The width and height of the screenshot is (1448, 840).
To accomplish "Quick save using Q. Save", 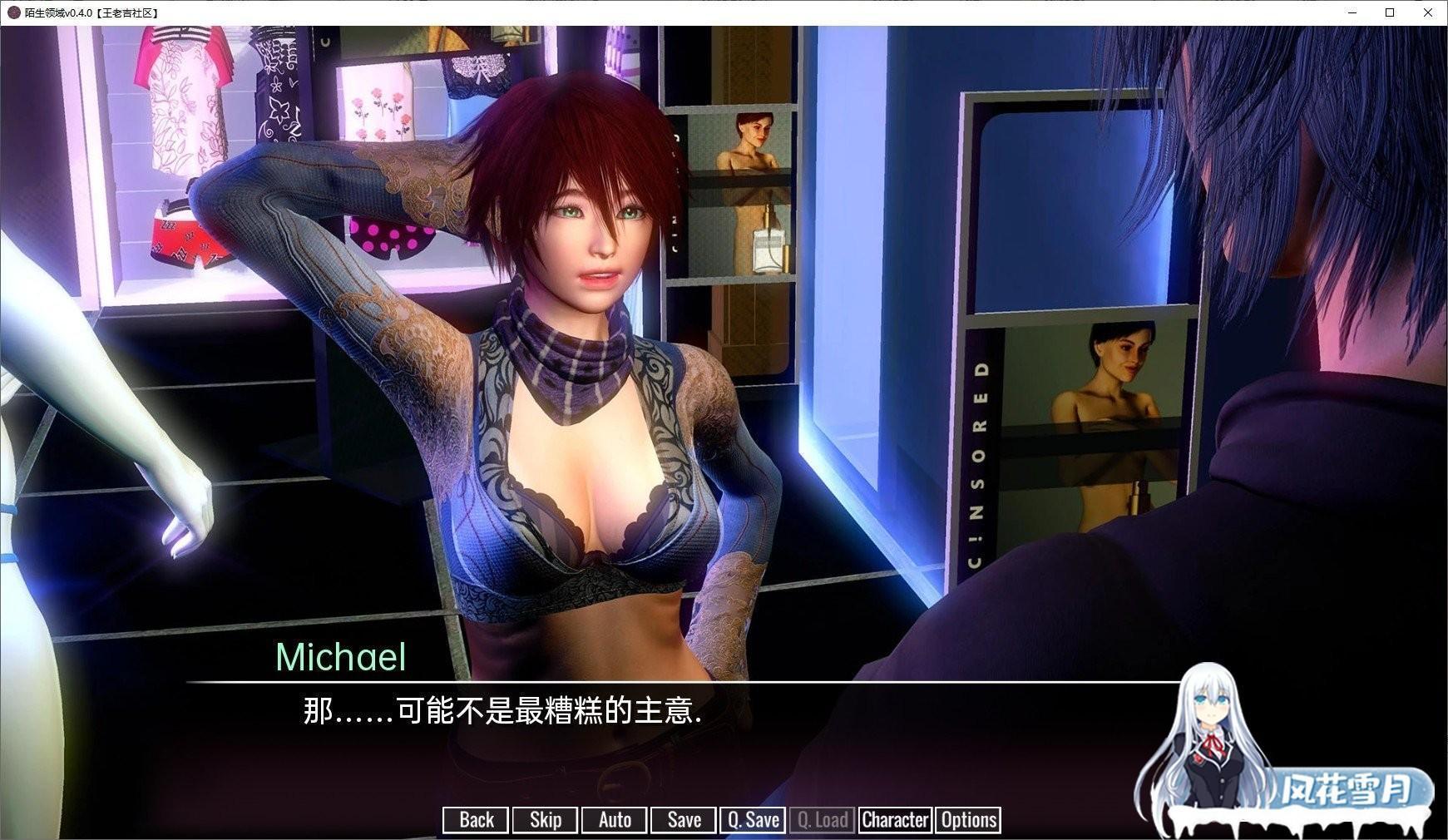I will [x=753, y=820].
